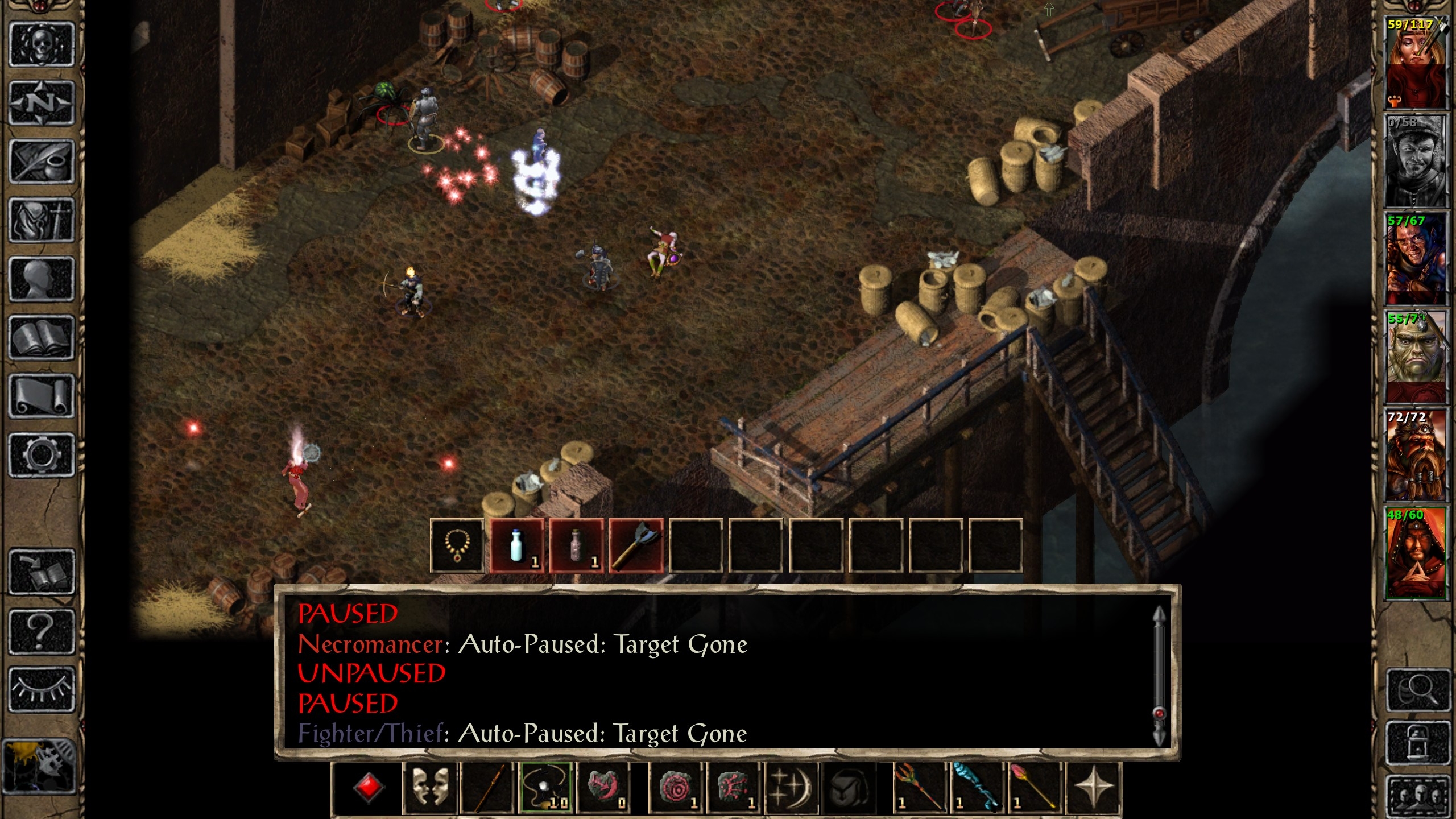The height and width of the screenshot is (819, 1456).
Task: Open the character record bust icon
Action: tap(42, 279)
